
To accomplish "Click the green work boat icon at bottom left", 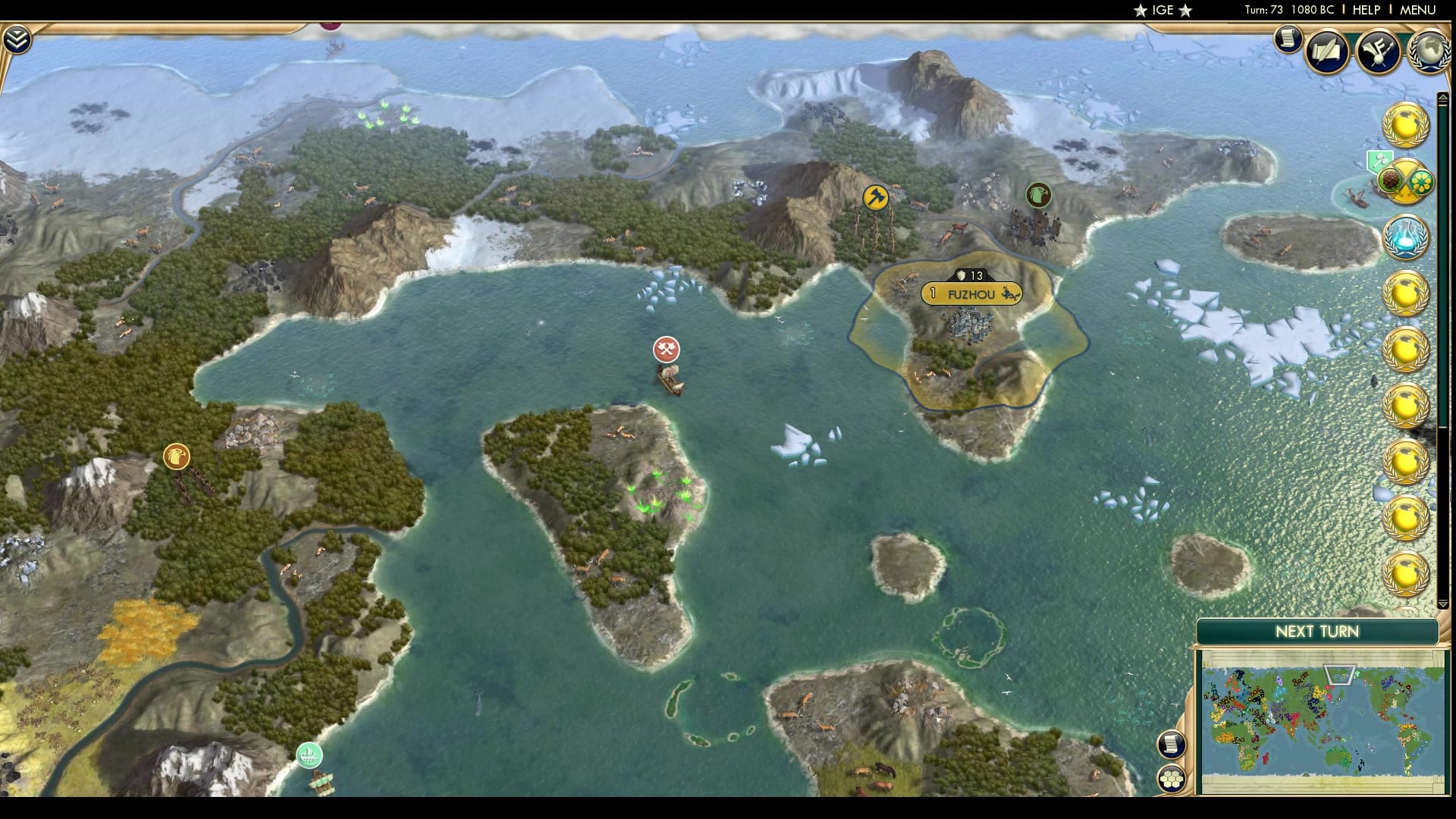I will 309,754.
